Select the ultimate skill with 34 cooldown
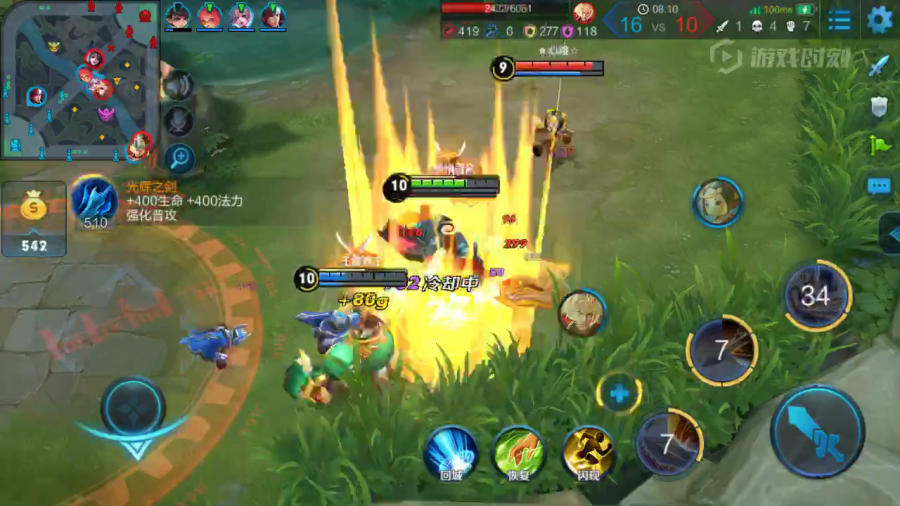 coord(816,295)
